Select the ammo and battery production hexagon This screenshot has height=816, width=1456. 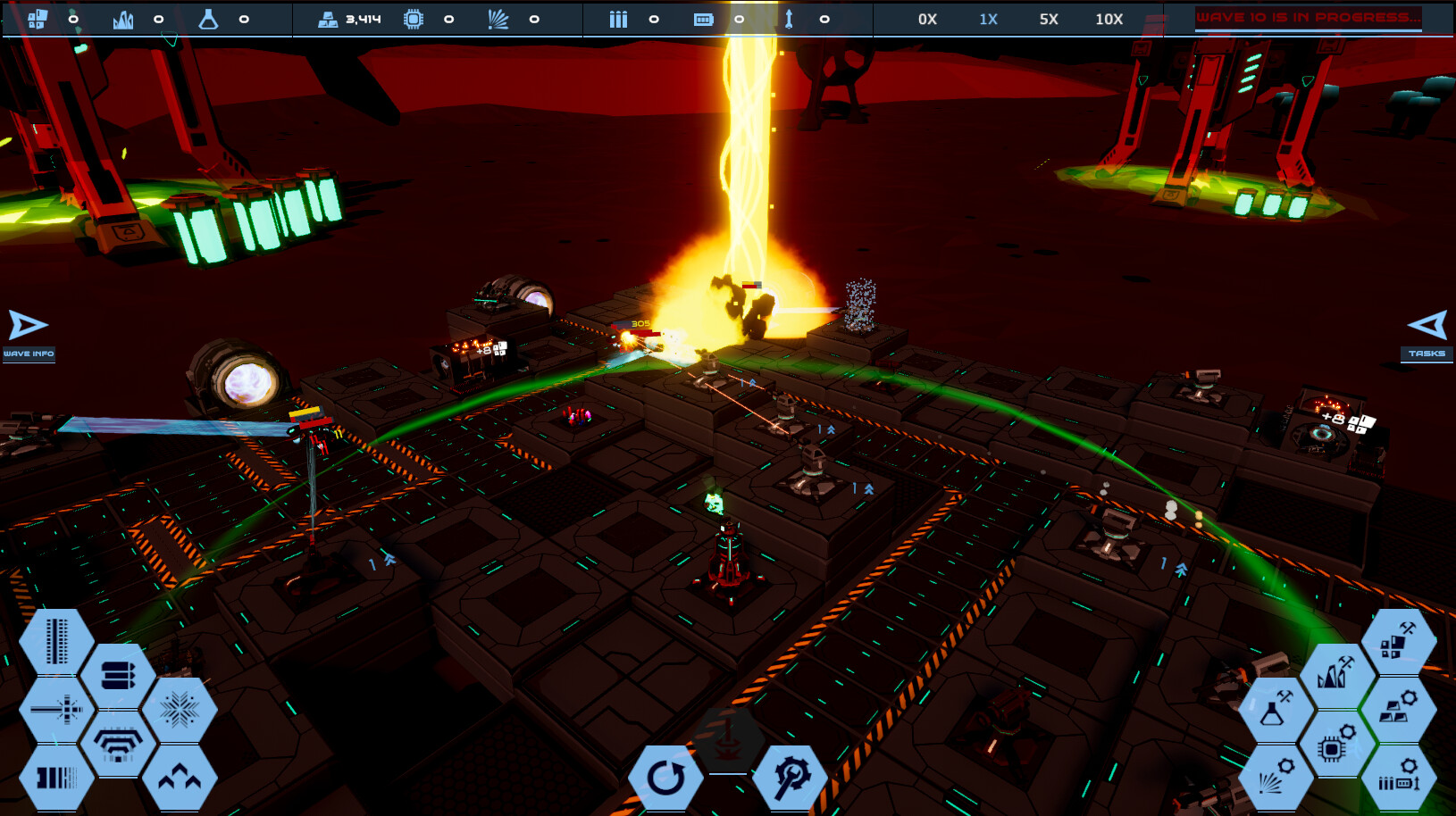pyautogui.click(x=1399, y=778)
